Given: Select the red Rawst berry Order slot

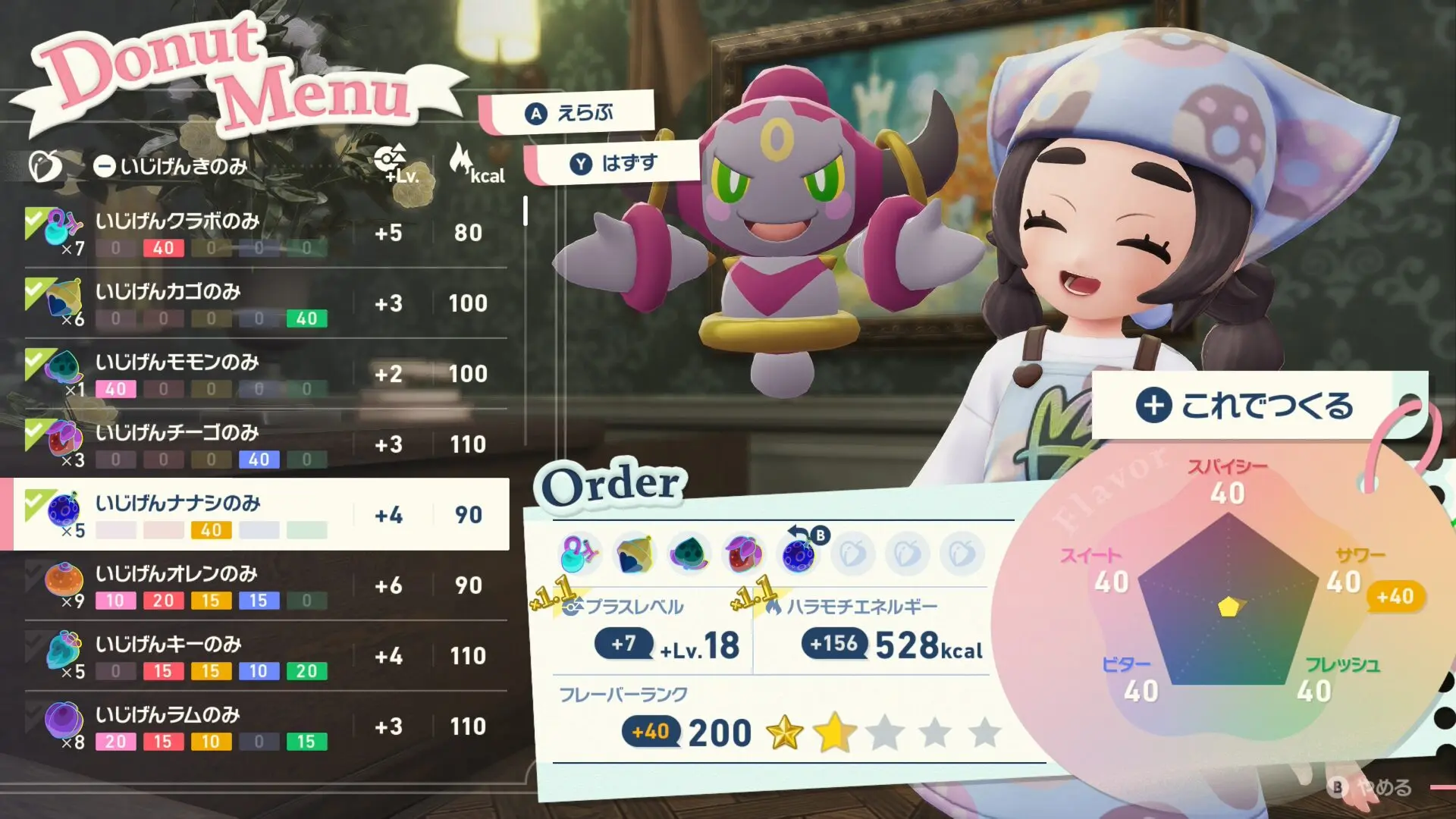Looking at the screenshot, I should click(x=743, y=554).
